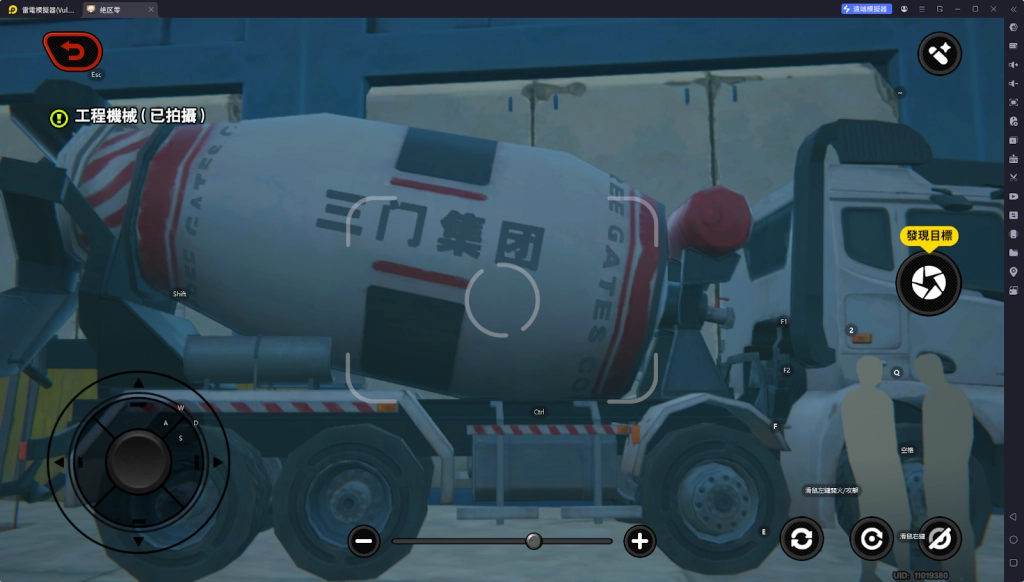Image resolution: width=1024 pixels, height=582 pixels.
Task: Close the emulator window
Action: (x=992, y=8)
